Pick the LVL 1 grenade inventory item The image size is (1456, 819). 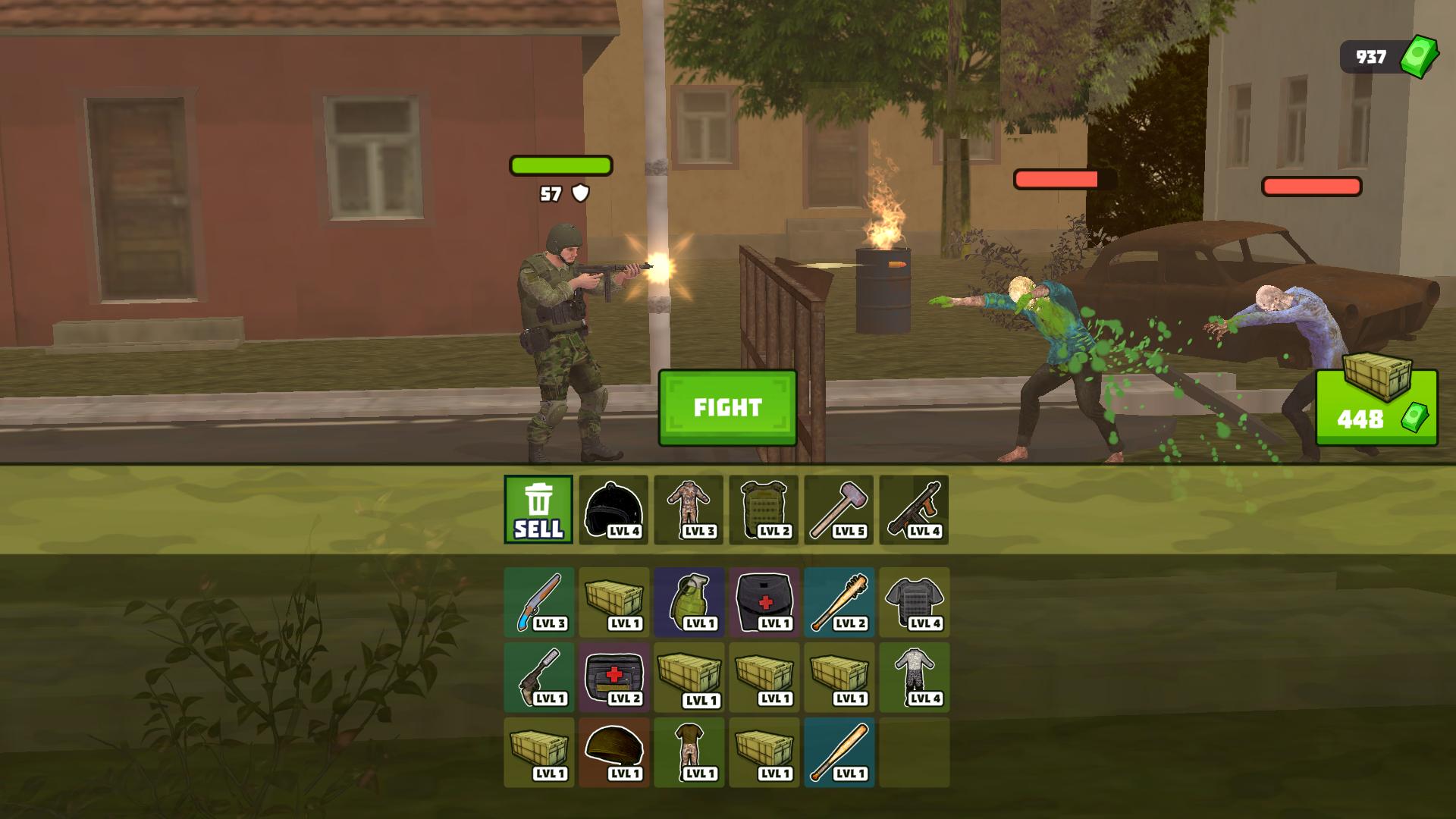[x=689, y=603]
